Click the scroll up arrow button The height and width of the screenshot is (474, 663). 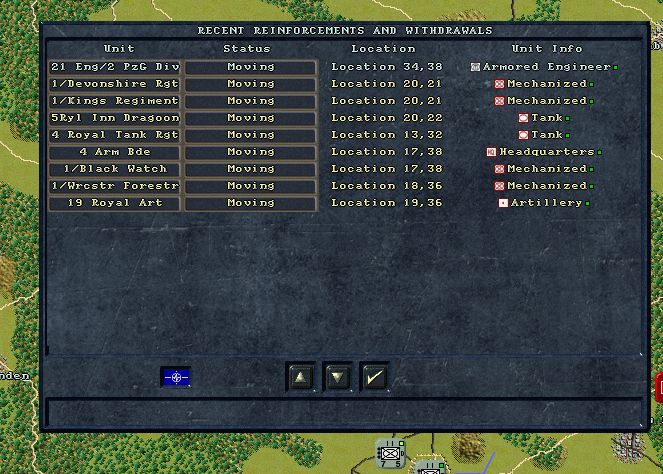pos(300,377)
